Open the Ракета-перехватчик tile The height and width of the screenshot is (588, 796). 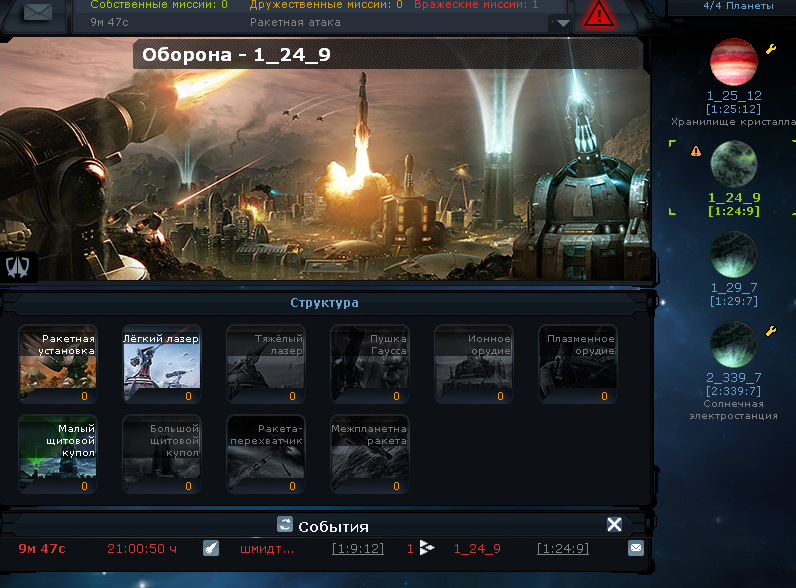coord(265,453)
